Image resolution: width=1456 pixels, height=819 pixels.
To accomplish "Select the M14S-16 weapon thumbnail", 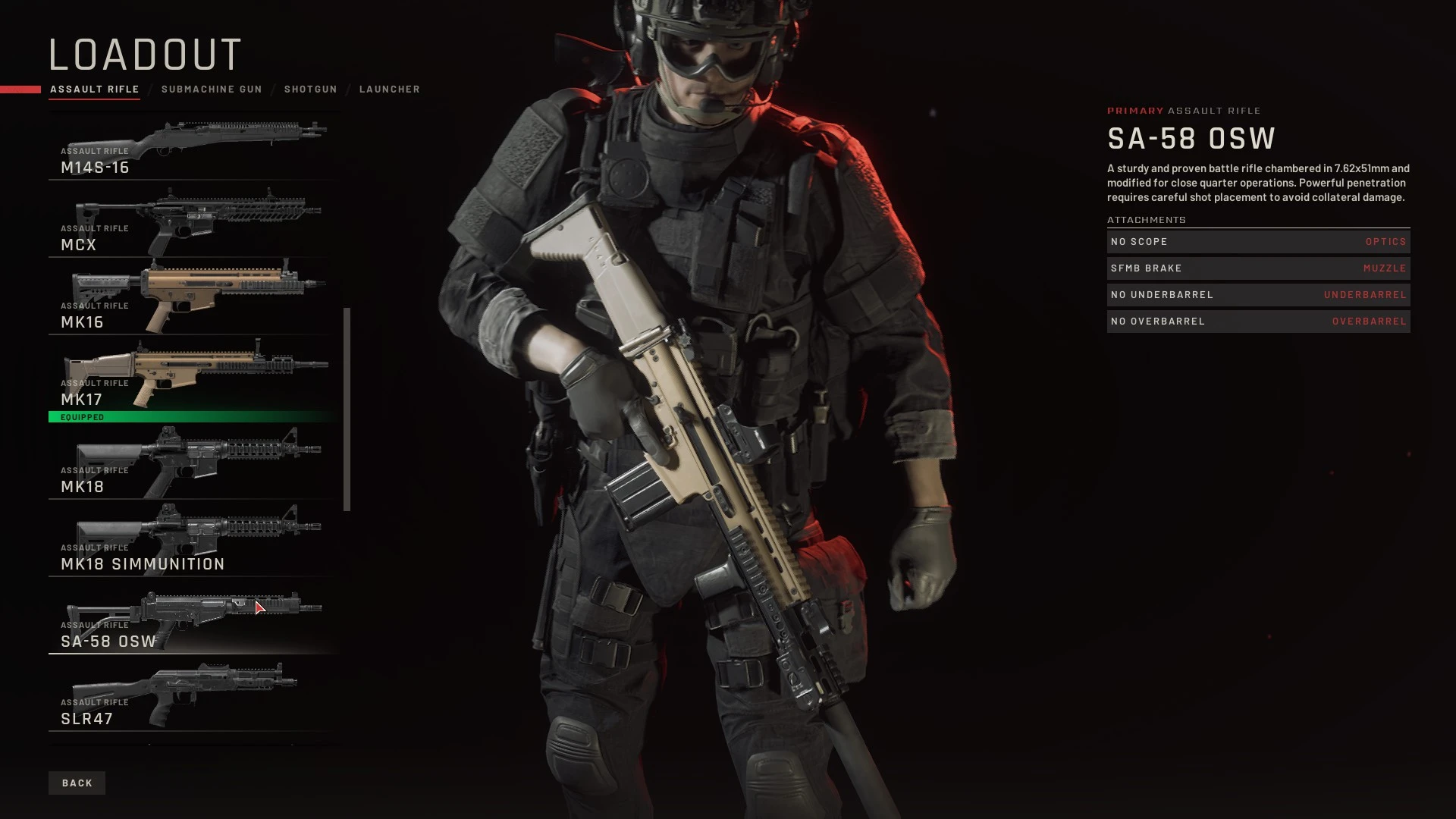I will coord(193,144).
